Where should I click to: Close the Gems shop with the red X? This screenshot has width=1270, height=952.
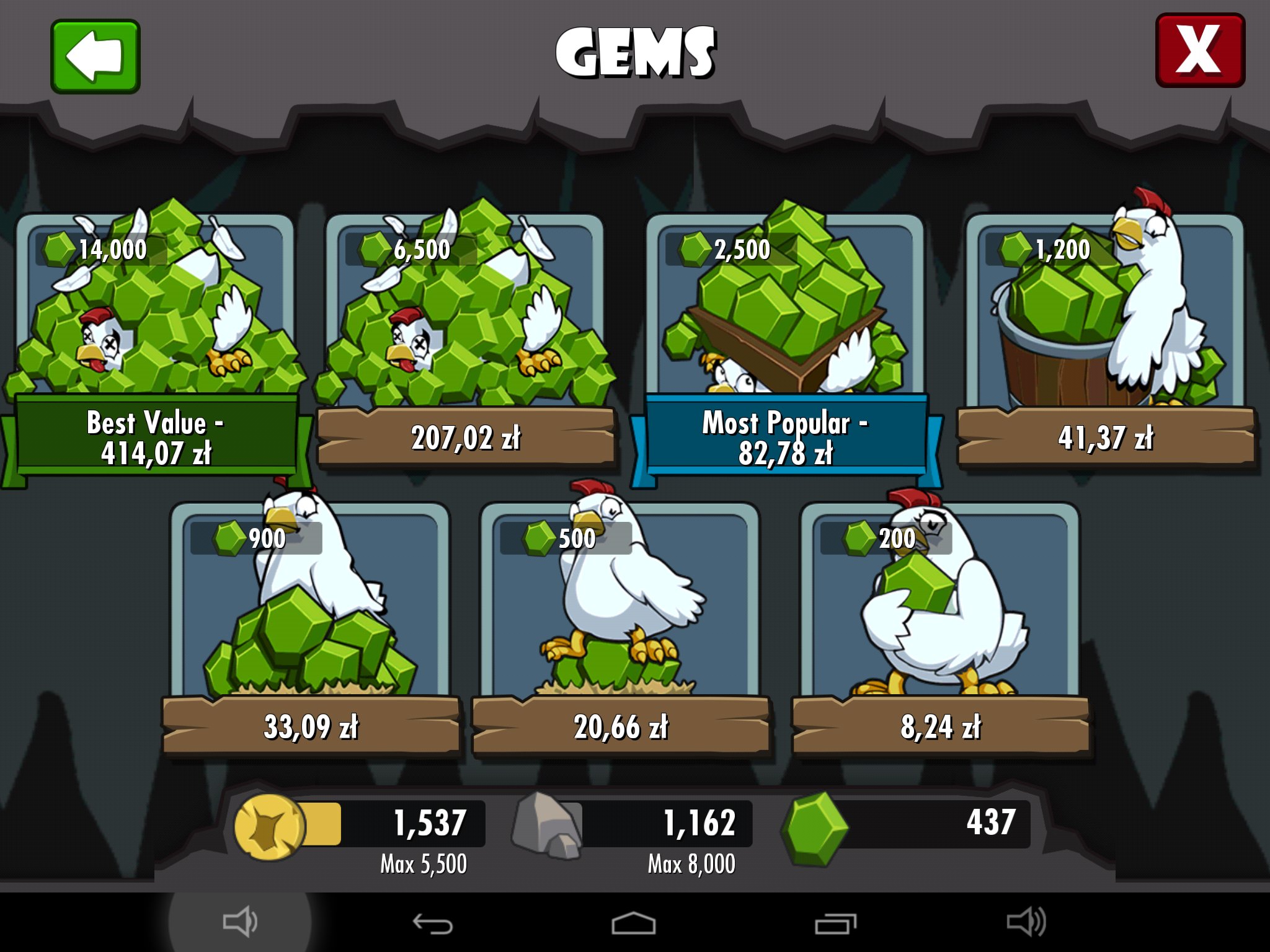tap(1200, 51)
